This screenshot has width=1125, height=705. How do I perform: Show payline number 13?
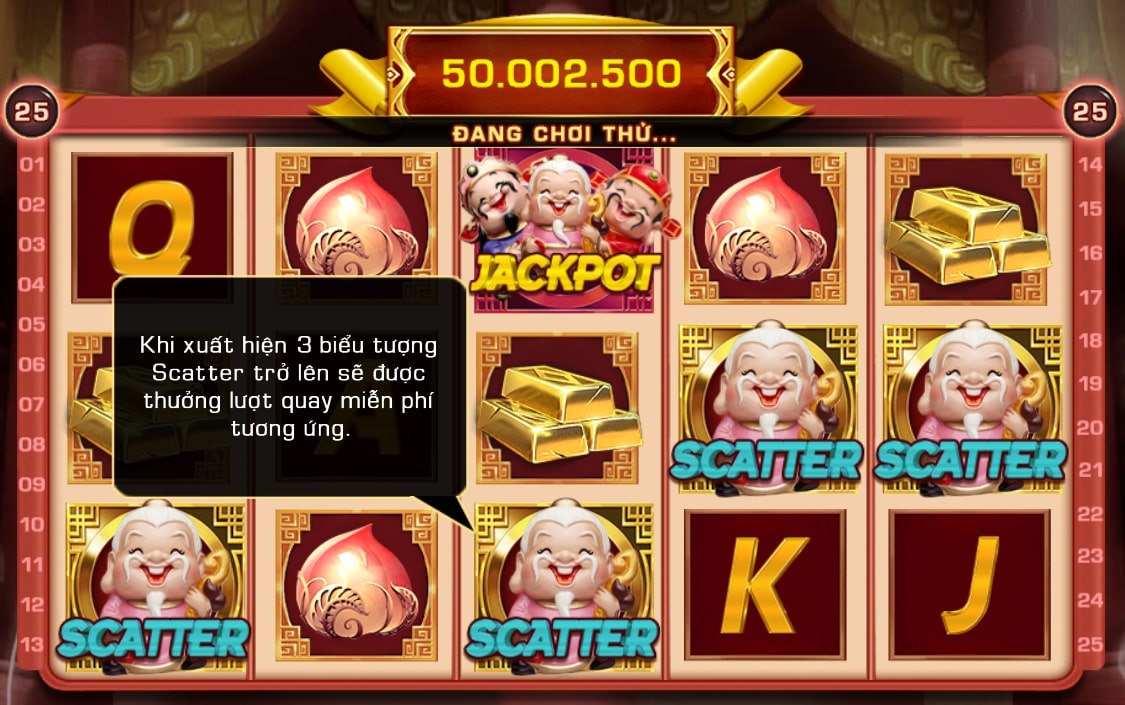tap(32, 643)
